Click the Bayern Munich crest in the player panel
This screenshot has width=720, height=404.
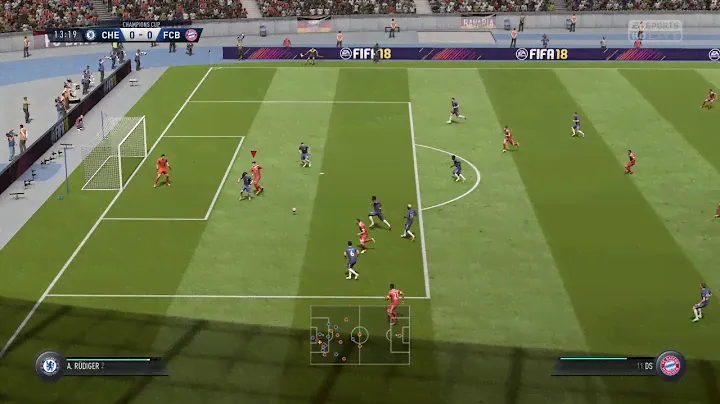click(x=670, y=365)
